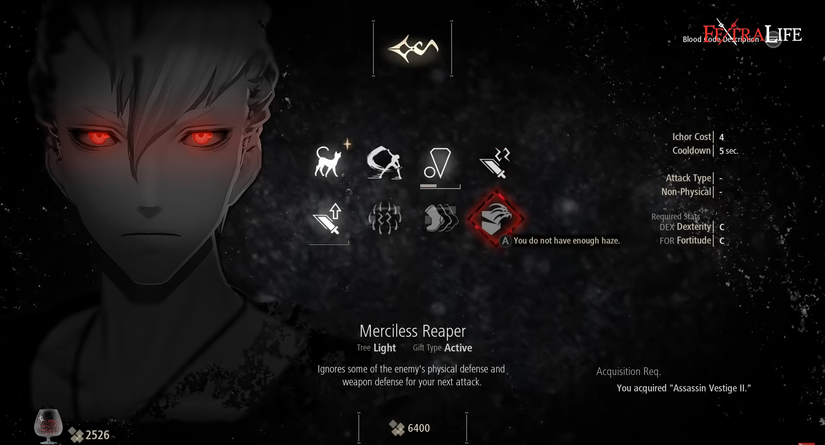Screen dimensions: 825x445
Task: Choose the rising flames aura gift icon
Action: pyautogui.click(x=384, y=218)
